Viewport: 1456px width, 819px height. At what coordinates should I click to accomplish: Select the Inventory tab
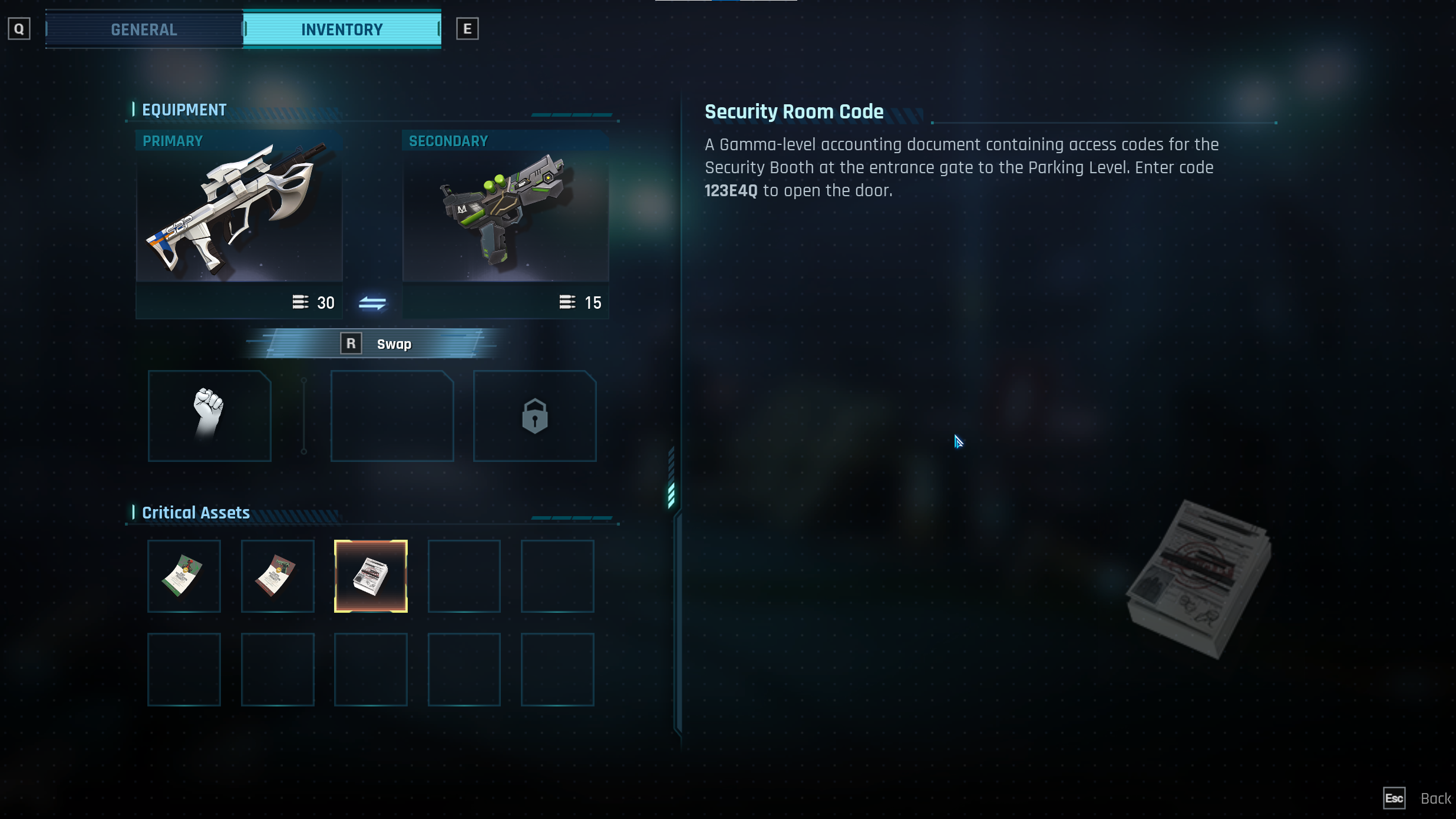pos(342,29)
